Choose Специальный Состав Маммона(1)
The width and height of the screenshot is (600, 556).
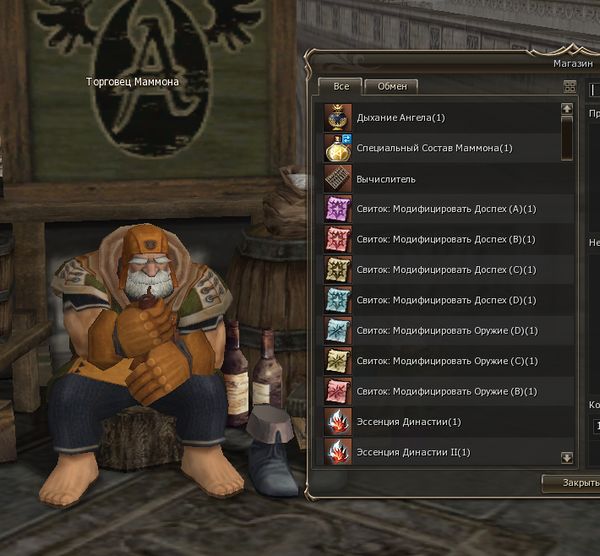click(x=440, y=148)
